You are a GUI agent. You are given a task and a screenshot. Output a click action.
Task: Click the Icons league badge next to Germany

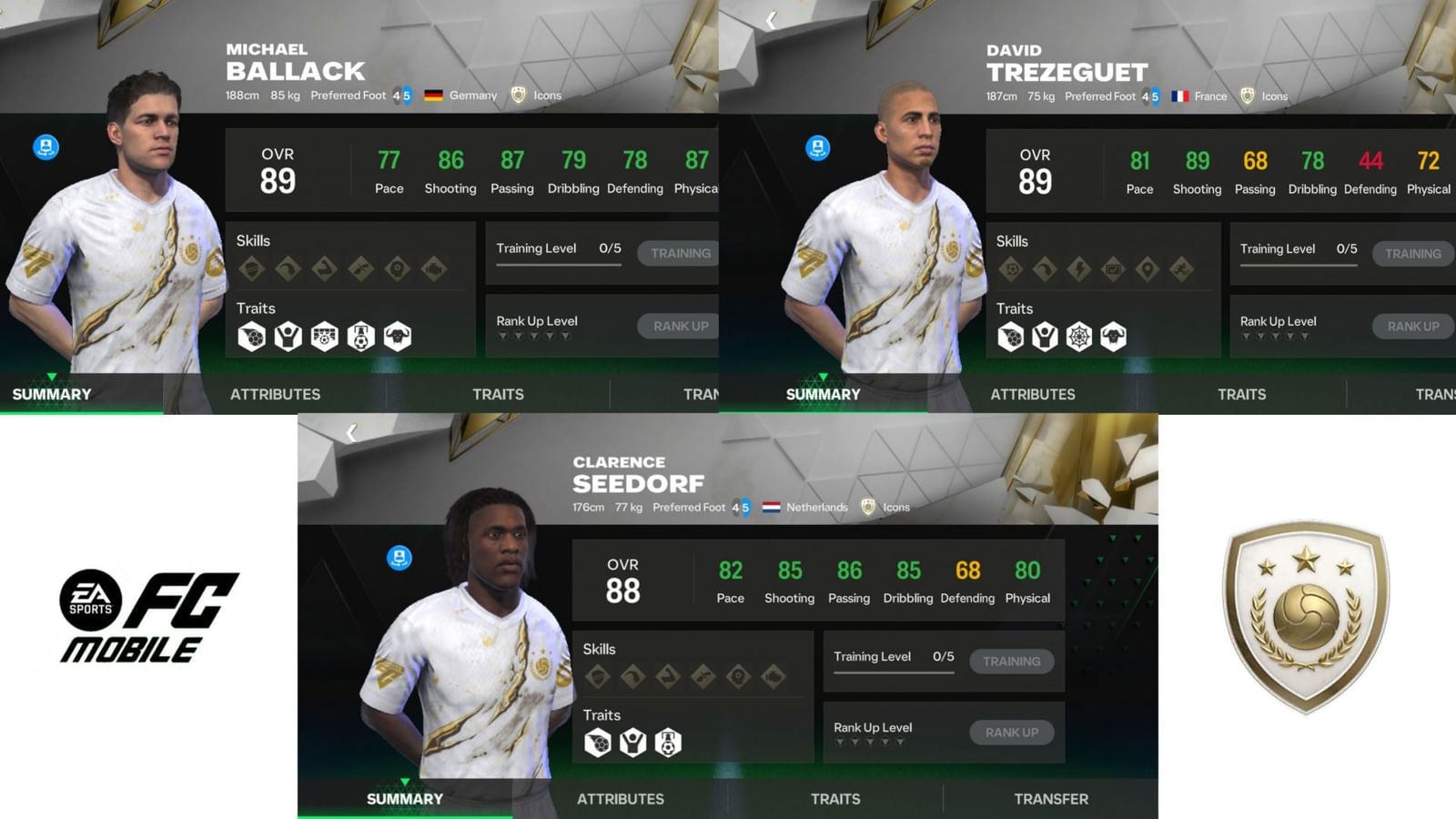click(518, 95)
